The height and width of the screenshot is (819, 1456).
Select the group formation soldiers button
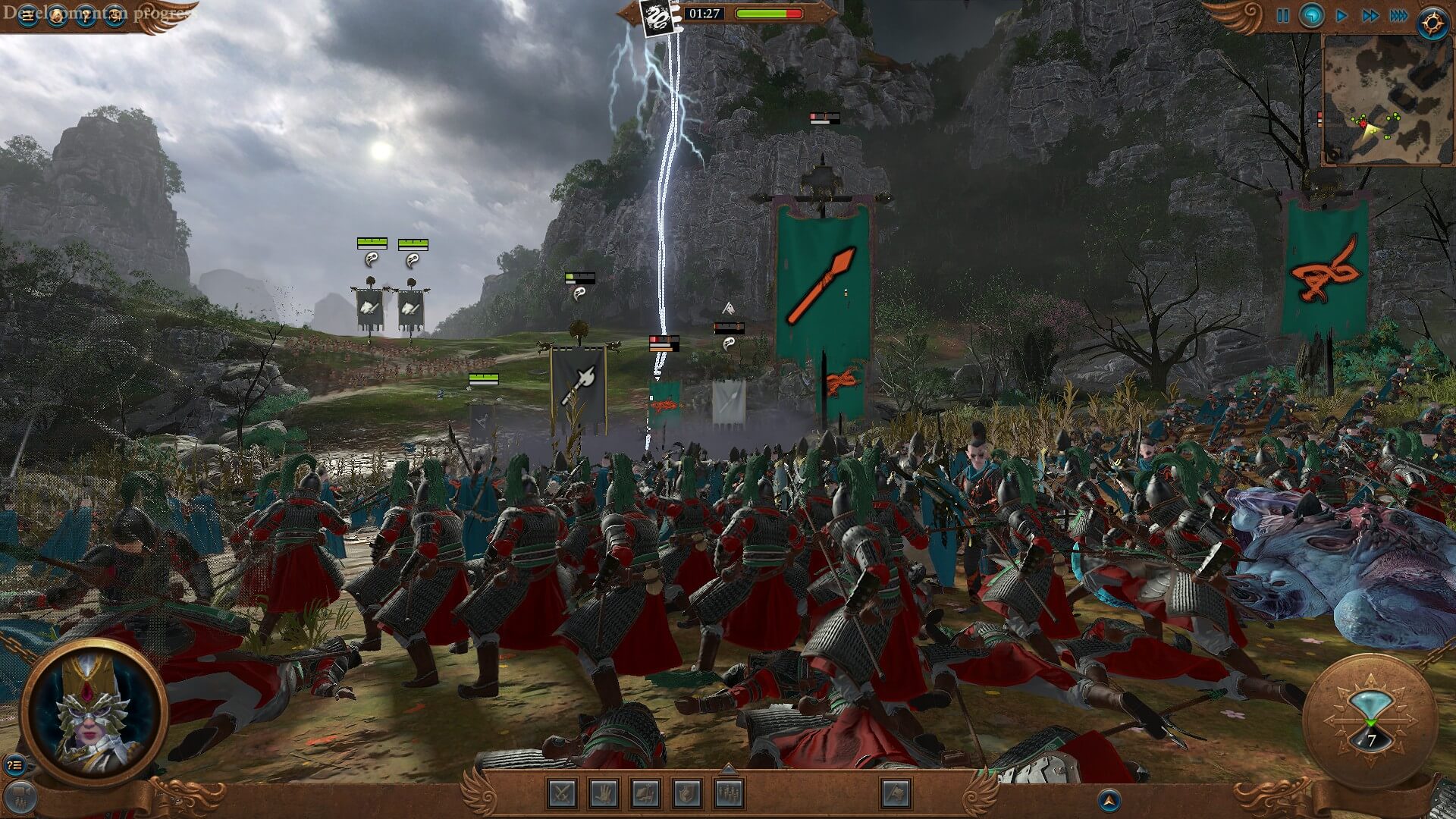pos(728,794)
